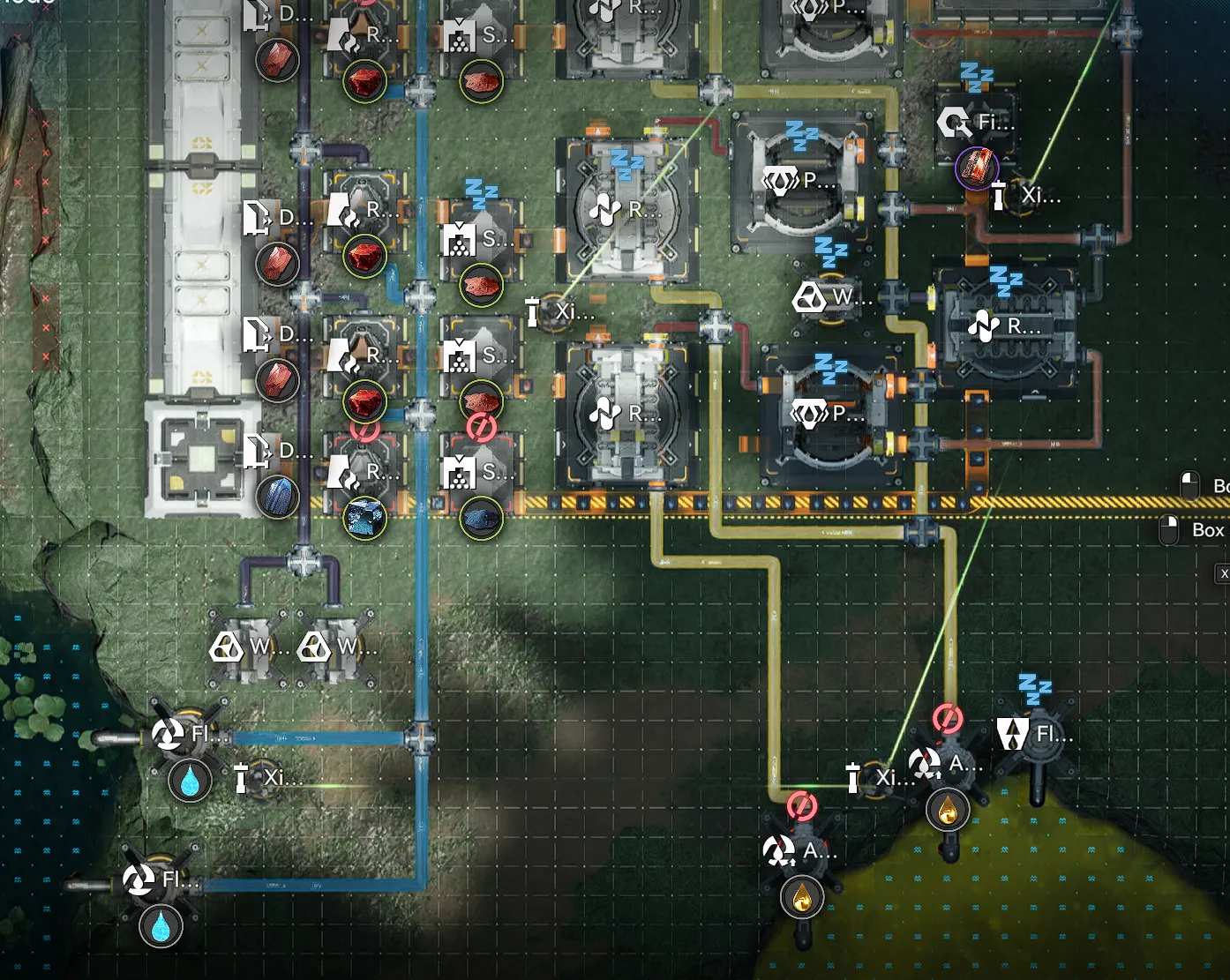Click the blue ore thumbnail below the bottom Drill
The height and width of the screenshot is (980, 1230).
pos(277,497)
